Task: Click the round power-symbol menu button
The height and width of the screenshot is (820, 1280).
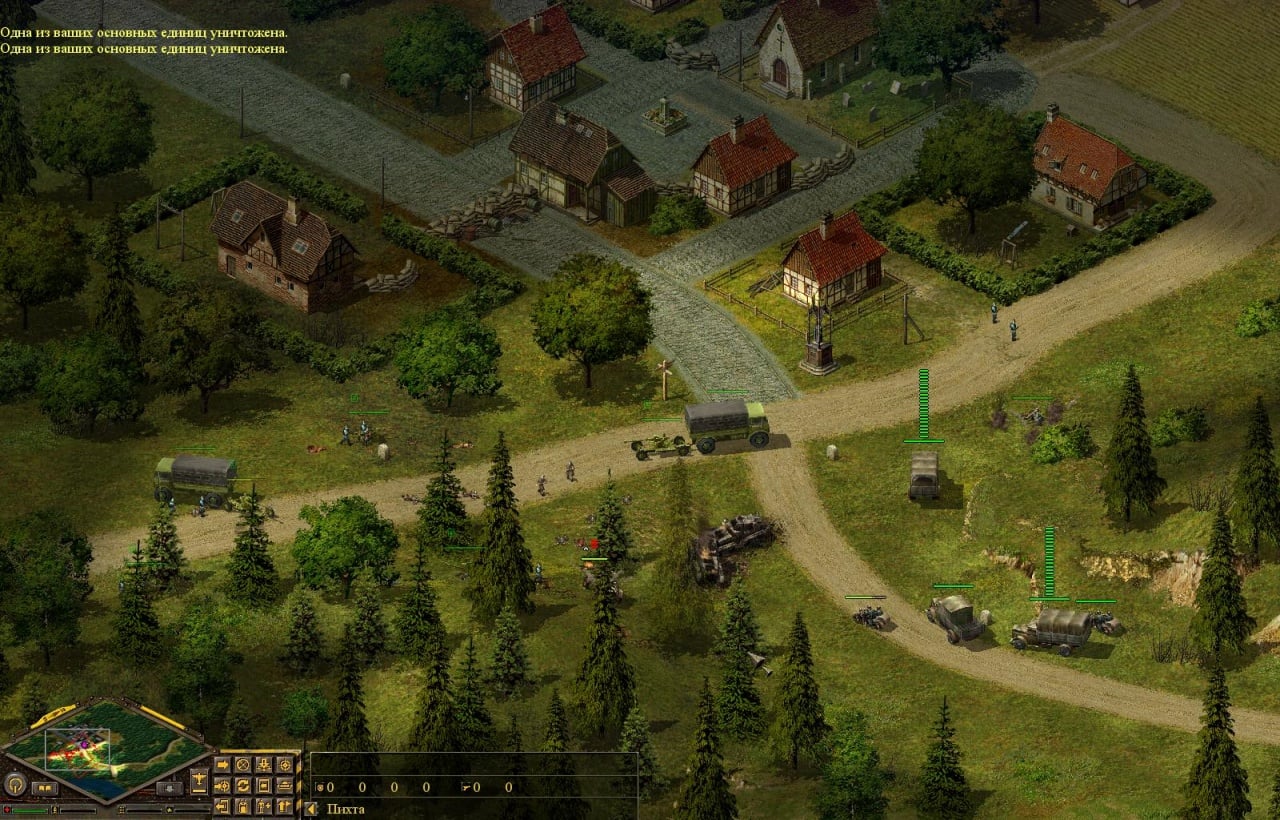Action: 15,785
